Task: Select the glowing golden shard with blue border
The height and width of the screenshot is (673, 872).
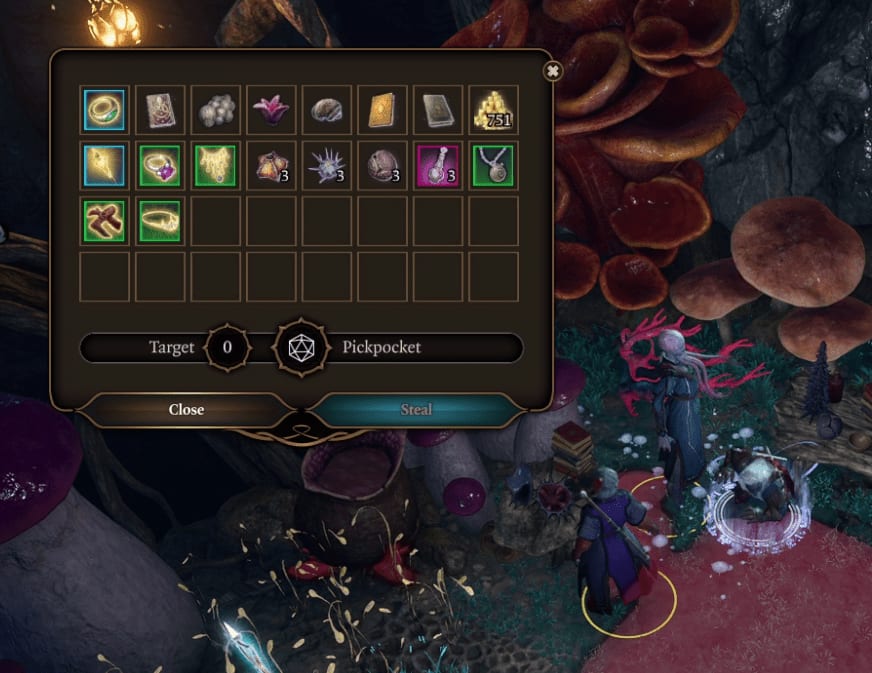Action: (104, 166)
